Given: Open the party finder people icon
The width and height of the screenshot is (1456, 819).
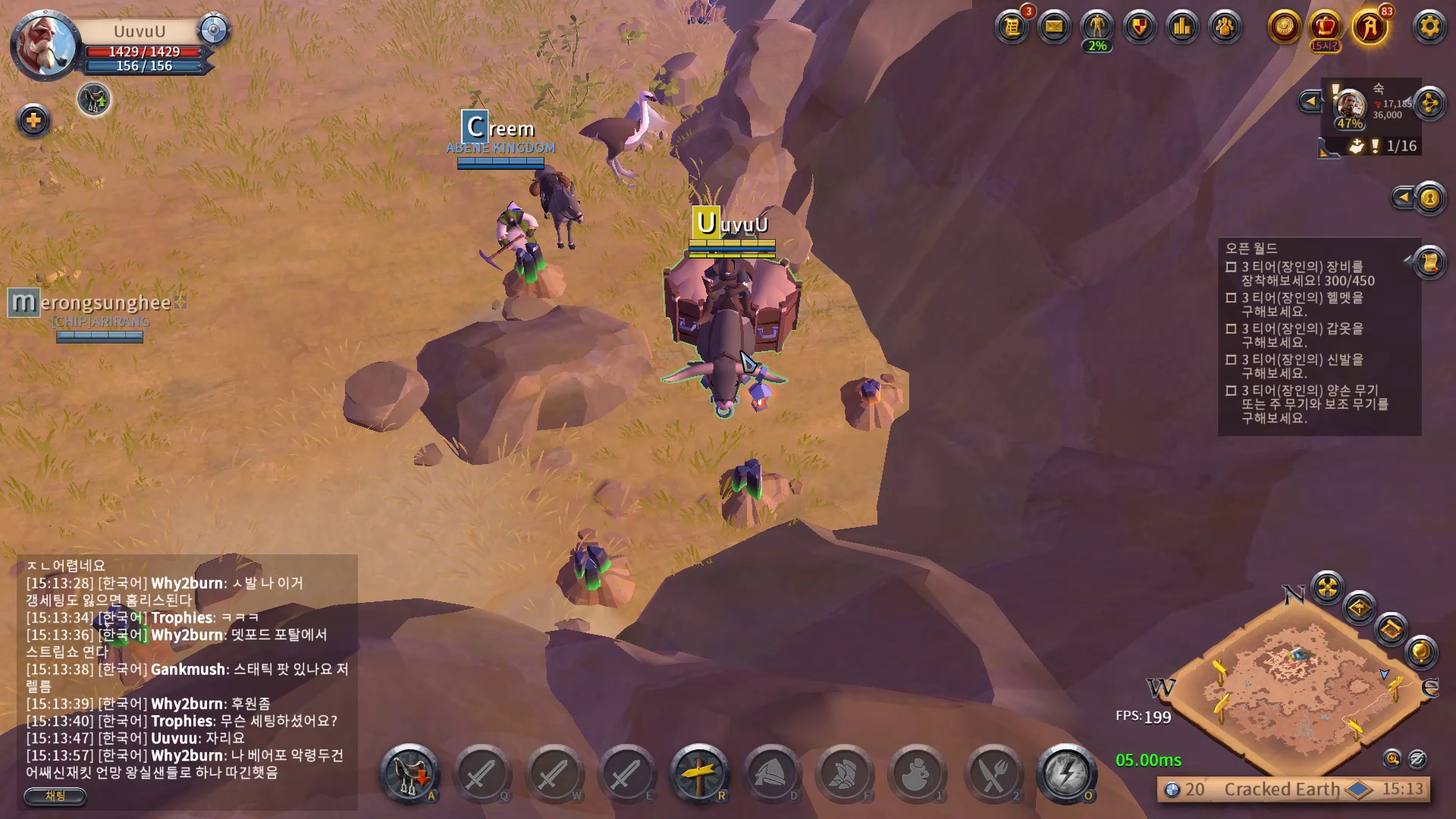Looking at the screenshot, I should coord(1225,27).
